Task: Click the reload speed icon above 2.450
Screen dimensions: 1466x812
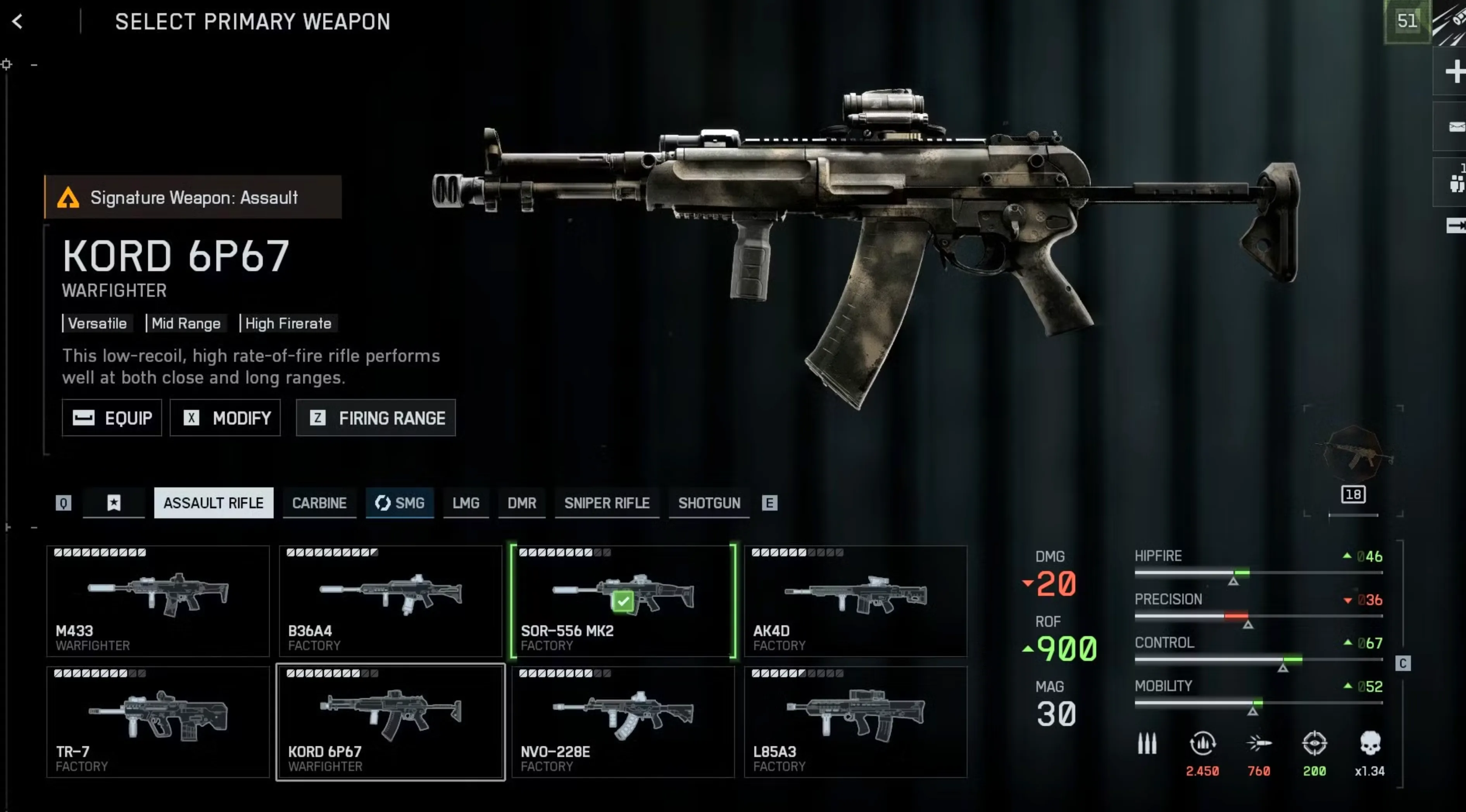Action: (1202, 743)
